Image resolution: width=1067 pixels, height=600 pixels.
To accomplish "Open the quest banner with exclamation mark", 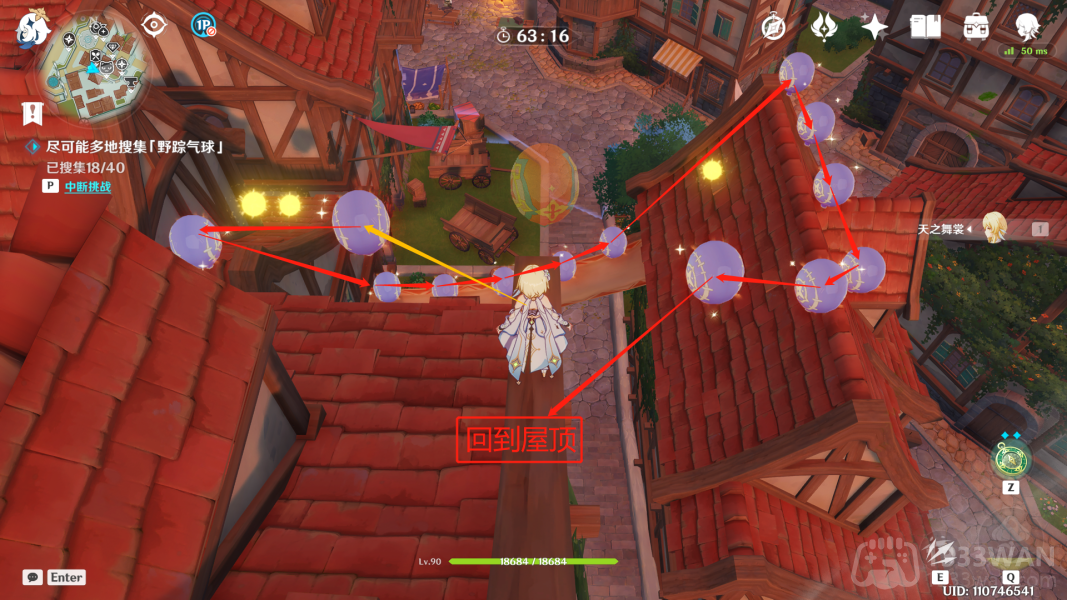I will click(32, 113).
